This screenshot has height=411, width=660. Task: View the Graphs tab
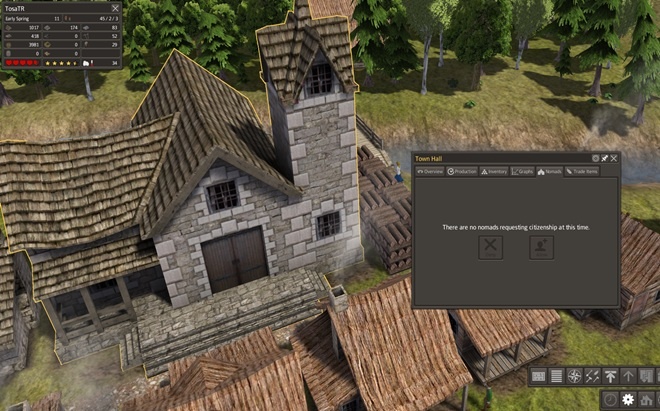tap(523, 172)
